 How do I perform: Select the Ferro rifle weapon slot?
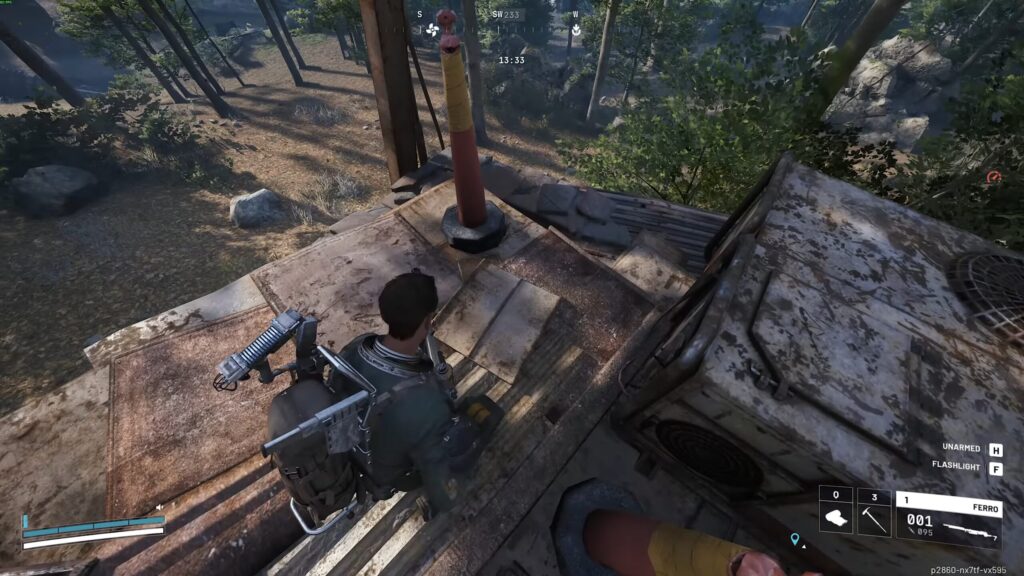(x=948, y=519)
